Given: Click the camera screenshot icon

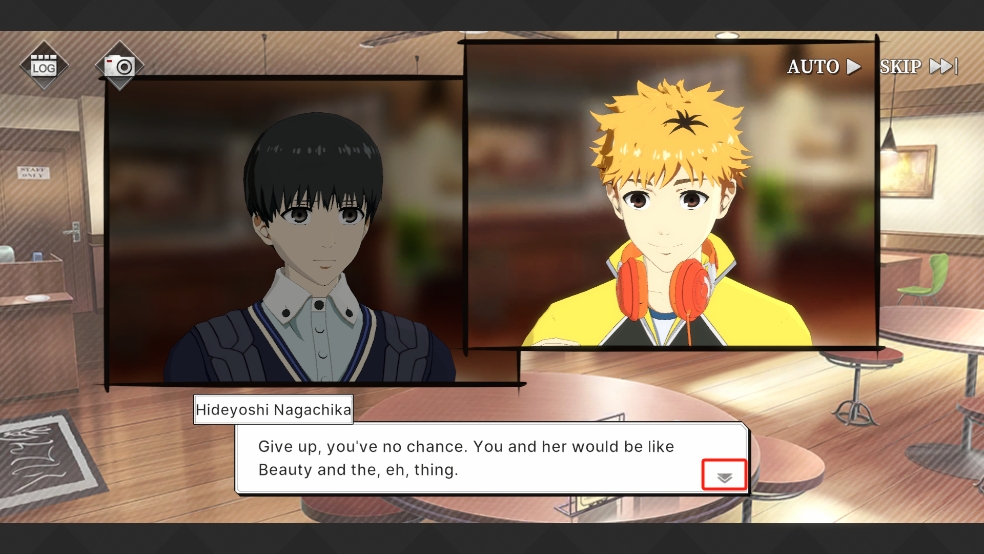Looking at the screenshot, I should coord(120,66).
